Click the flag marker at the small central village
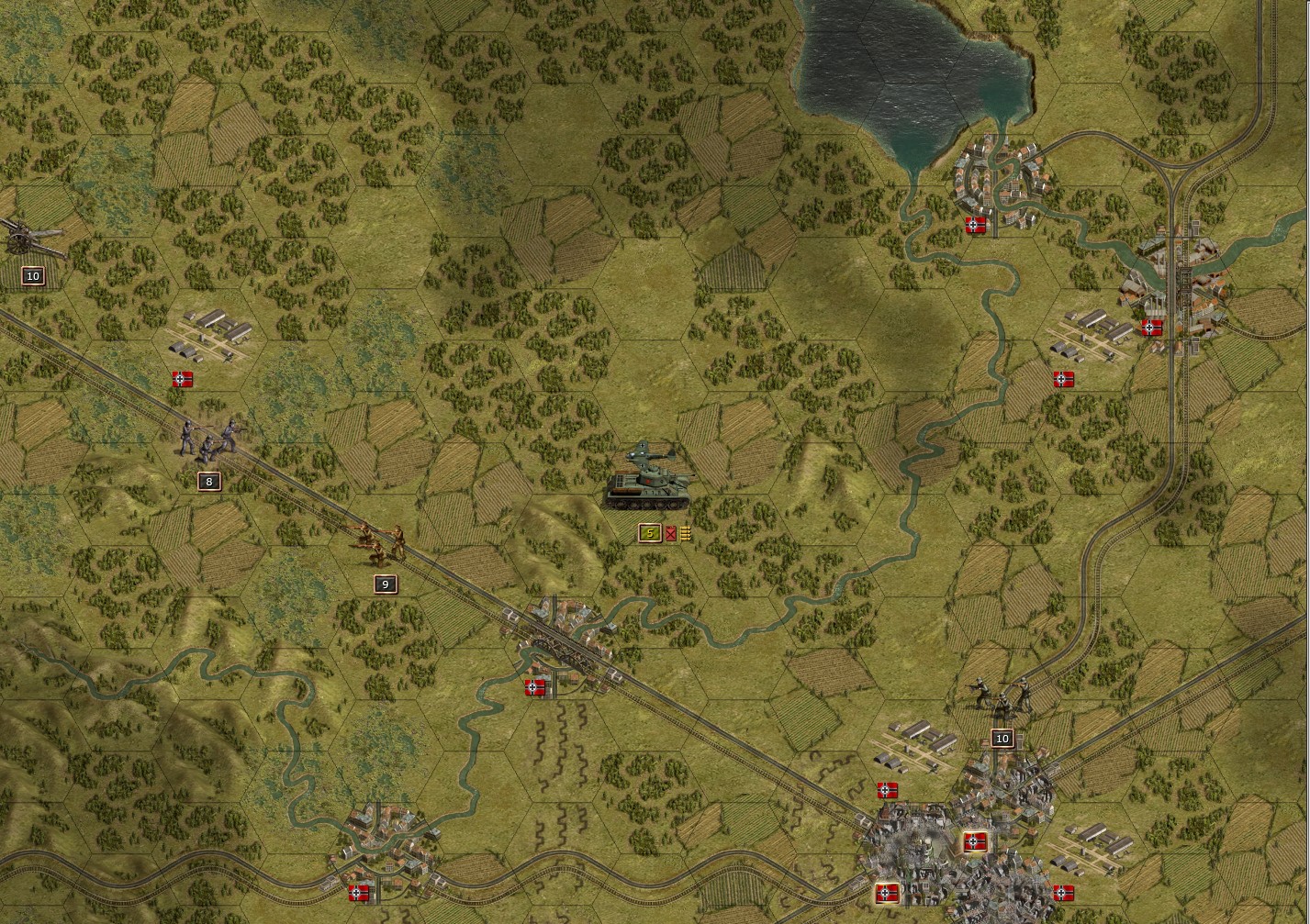1310x924 pixels. [536, 686]
